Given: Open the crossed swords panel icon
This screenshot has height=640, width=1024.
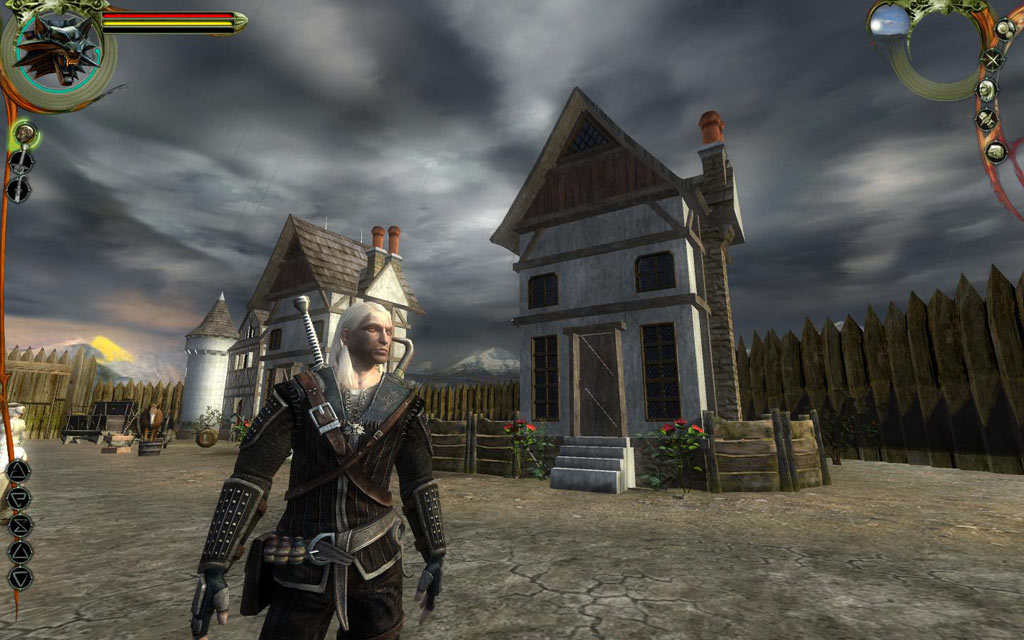Looking at the screenshot, I should (x=992, y=59).
